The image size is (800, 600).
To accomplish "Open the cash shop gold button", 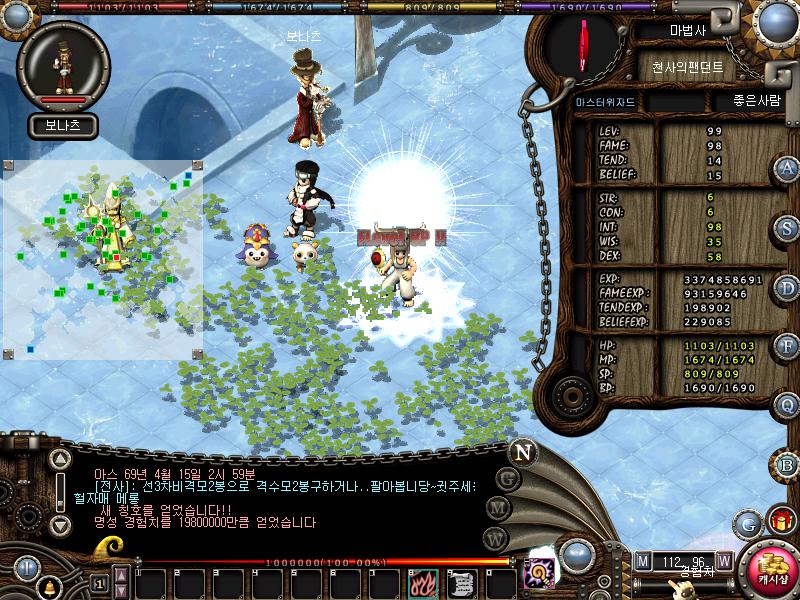I will 771,570.
